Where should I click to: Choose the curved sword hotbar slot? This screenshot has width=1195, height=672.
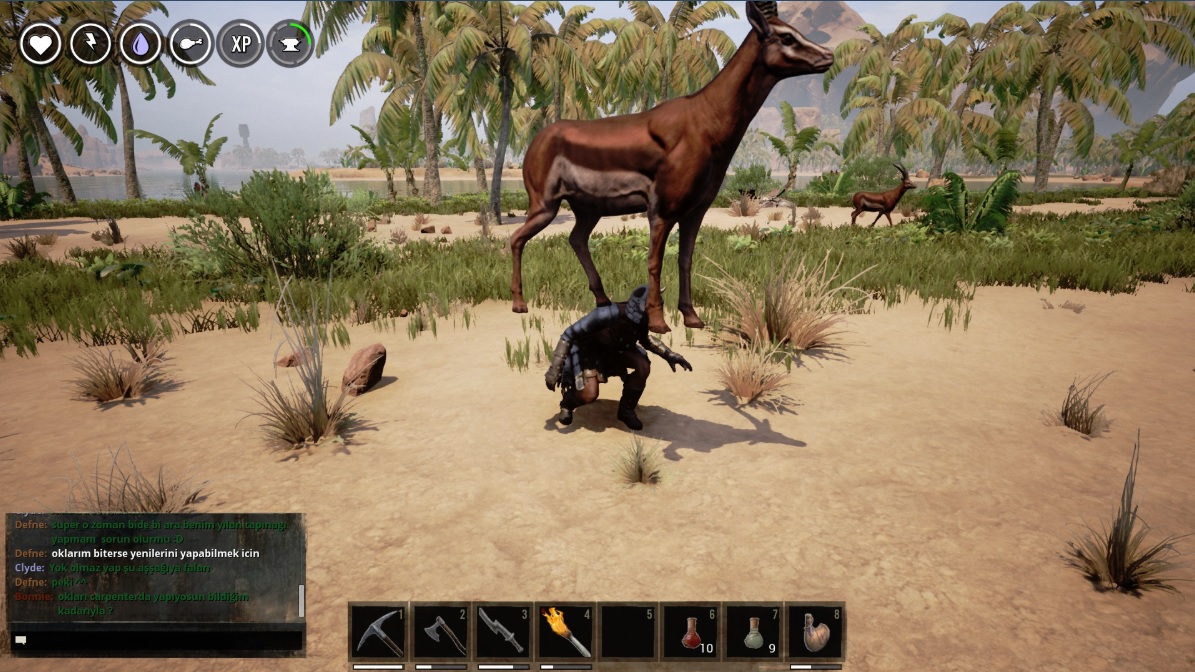pos(504,631)
